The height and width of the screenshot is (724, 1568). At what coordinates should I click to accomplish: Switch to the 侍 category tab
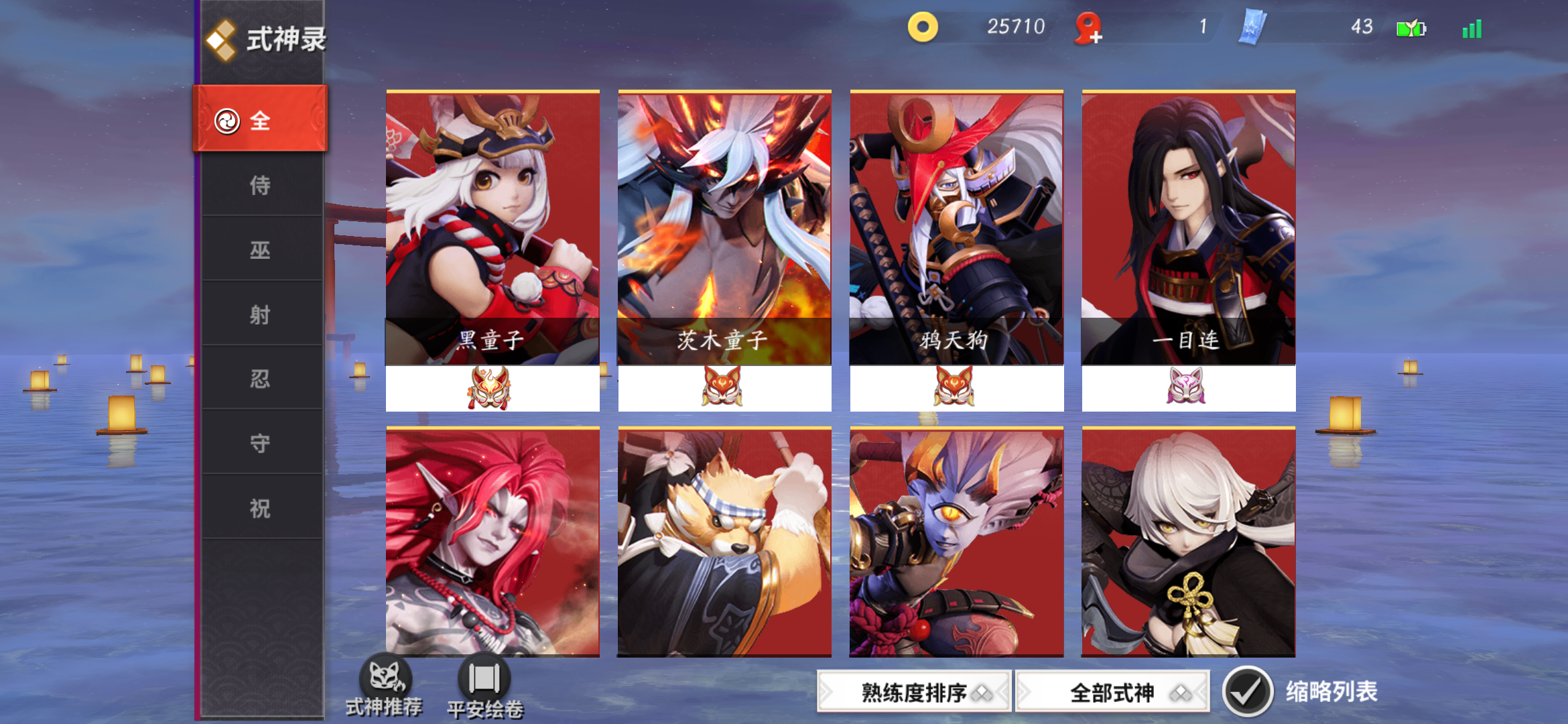click(x=261, y=185)
